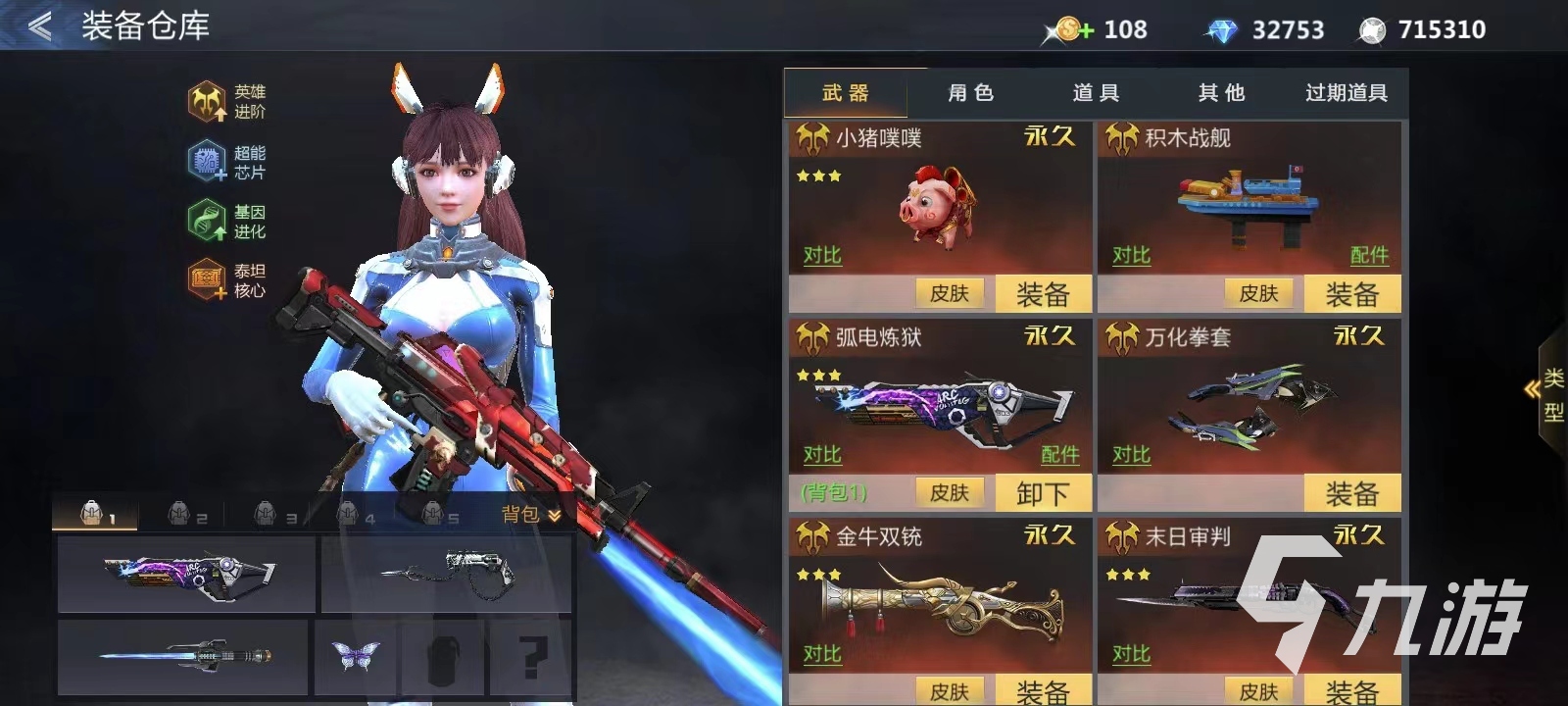
Task: Select the 基因进化 (Gene Evolution) icon
Action: [207, 221]
